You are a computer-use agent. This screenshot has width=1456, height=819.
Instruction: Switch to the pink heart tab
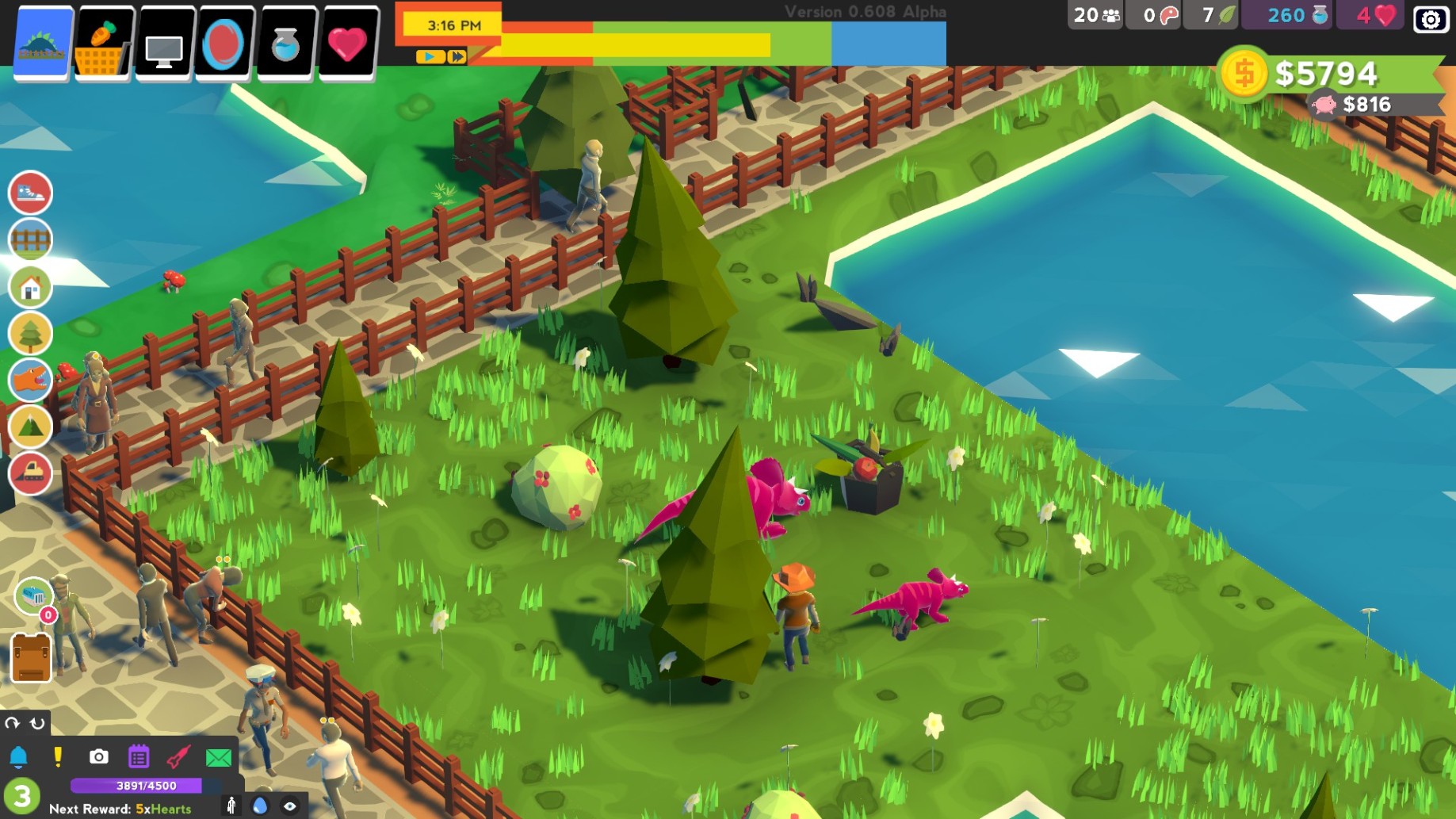pos(347,44)
